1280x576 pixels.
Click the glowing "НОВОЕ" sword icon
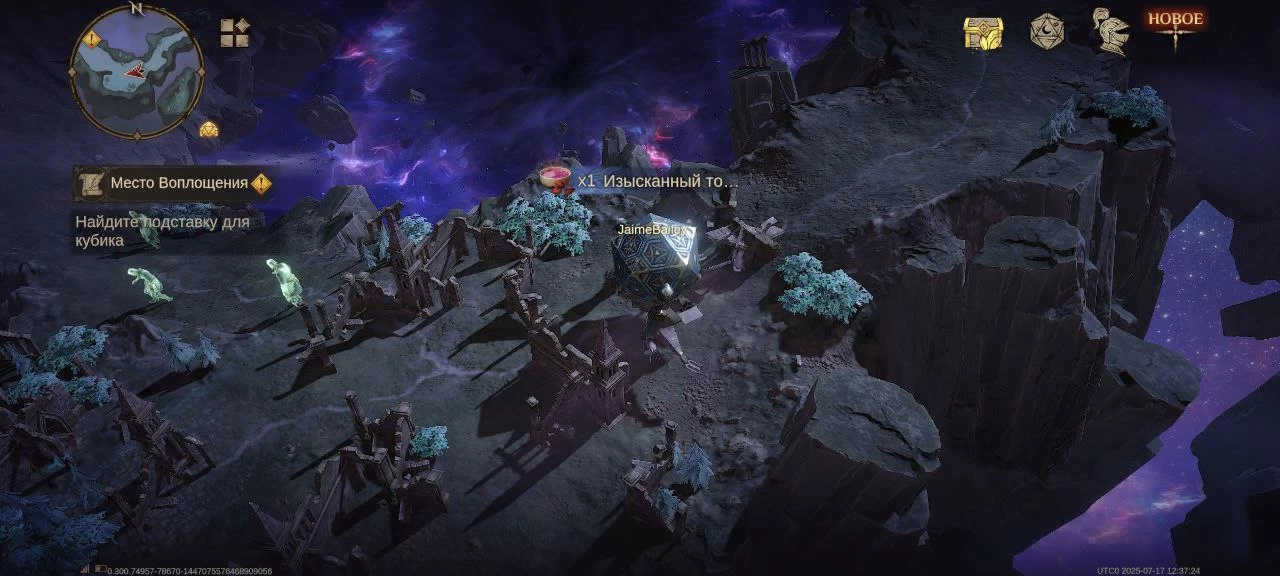pyautogui.click(x=1175, y=28)
